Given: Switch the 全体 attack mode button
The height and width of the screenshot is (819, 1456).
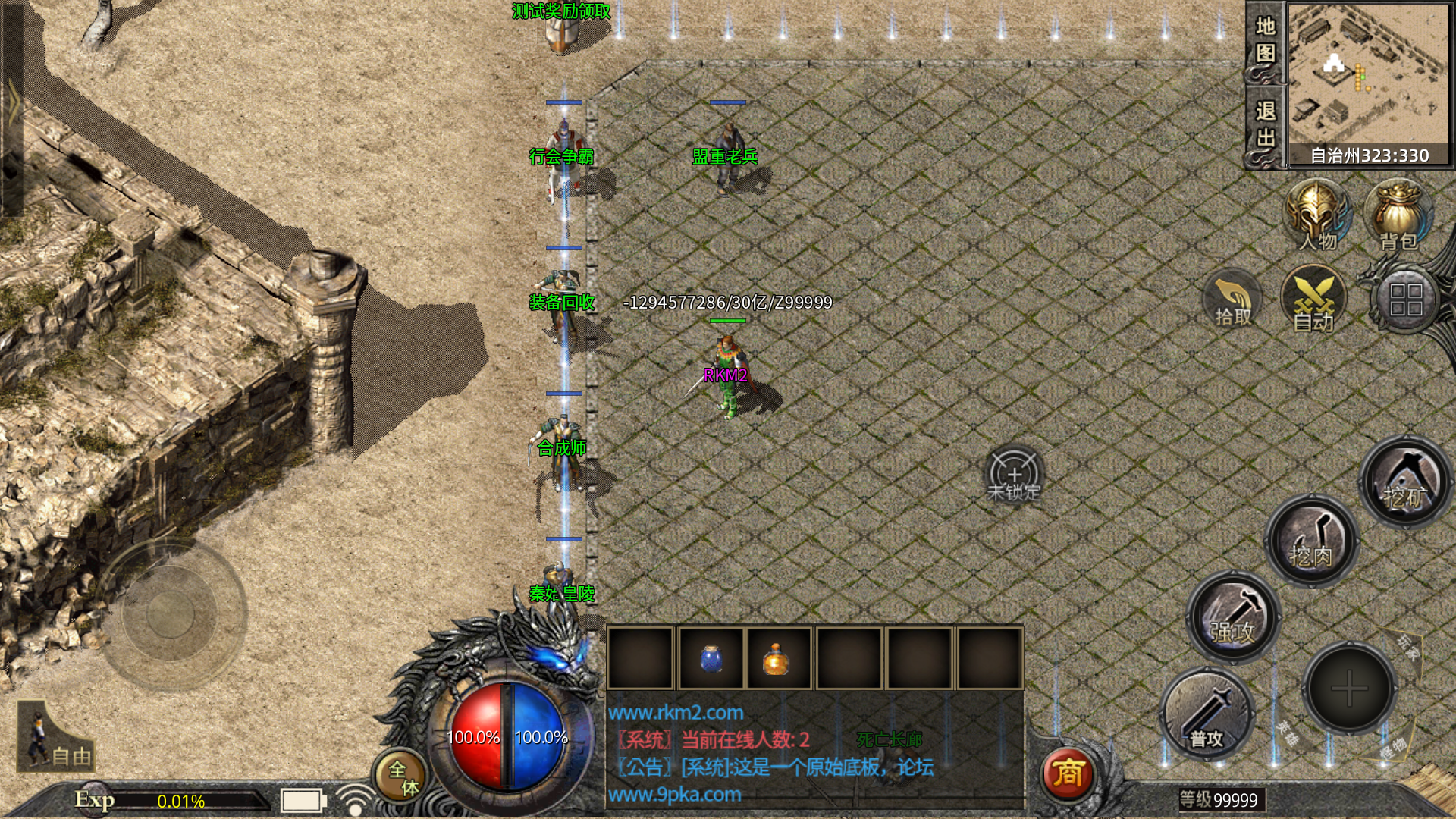Looking at the screenshot, I should click(x=402, y=777).
